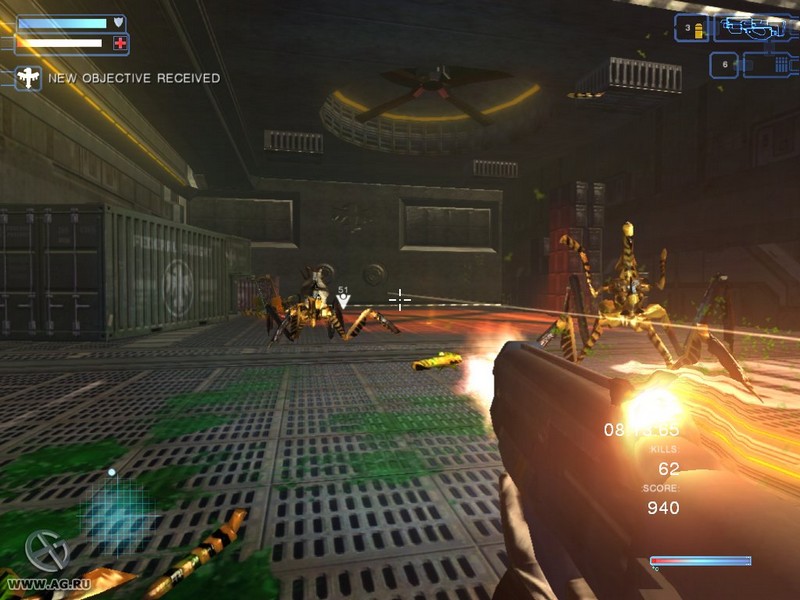This screenshot has height=600, width=800.
Task: Click the armor shield icon
Action: (x=118, y=22)
